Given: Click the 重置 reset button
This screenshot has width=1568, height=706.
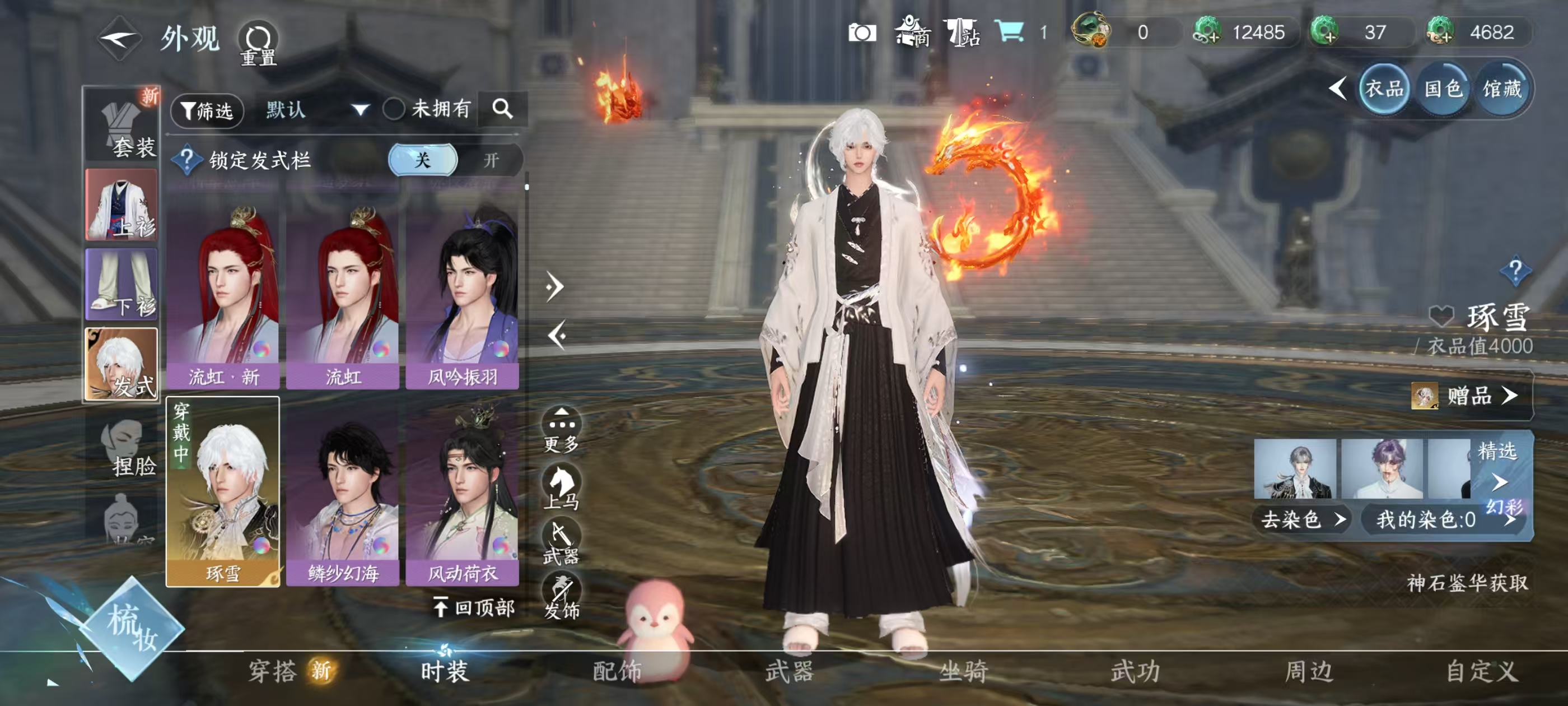Looking at the screenshot, I should coord(258,44).
